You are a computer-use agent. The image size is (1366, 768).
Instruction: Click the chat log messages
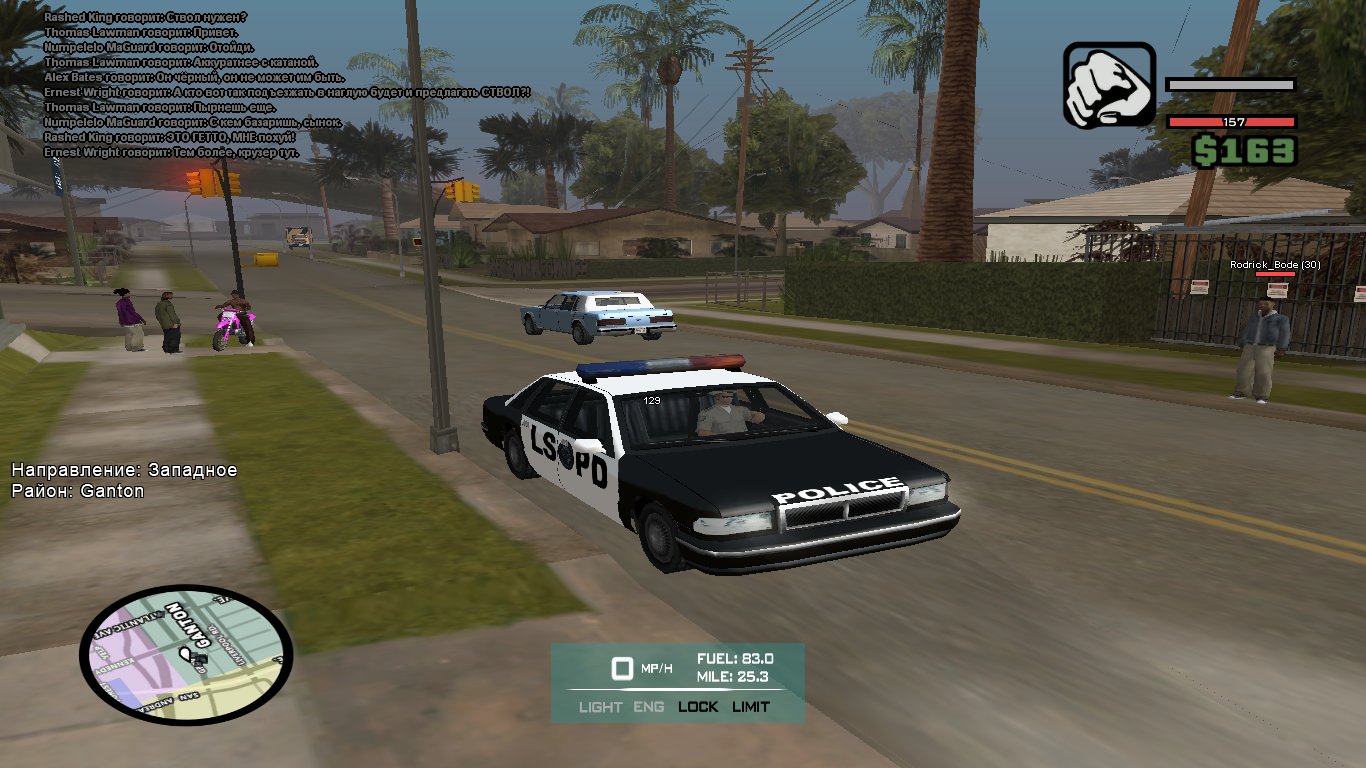click(190, 85)
